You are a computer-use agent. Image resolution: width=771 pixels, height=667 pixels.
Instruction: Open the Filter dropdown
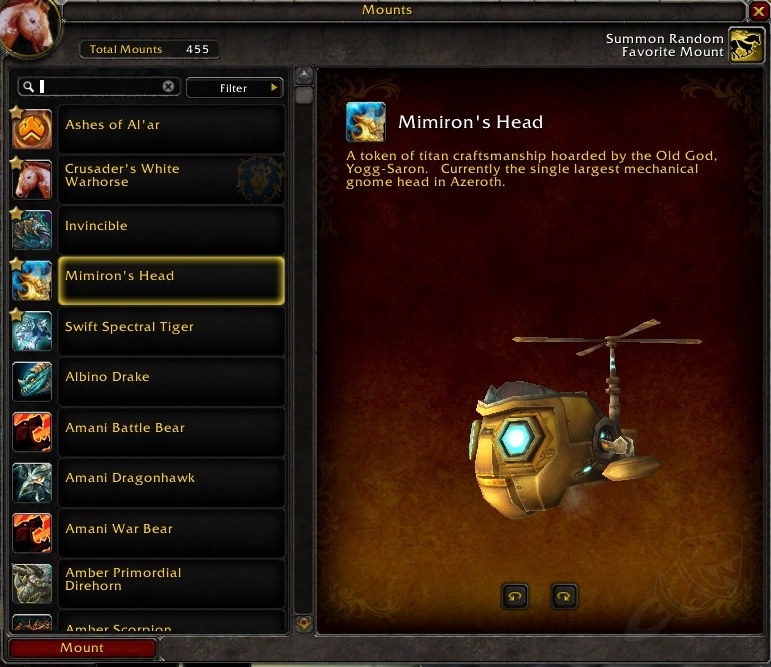[x=235, y=88]
